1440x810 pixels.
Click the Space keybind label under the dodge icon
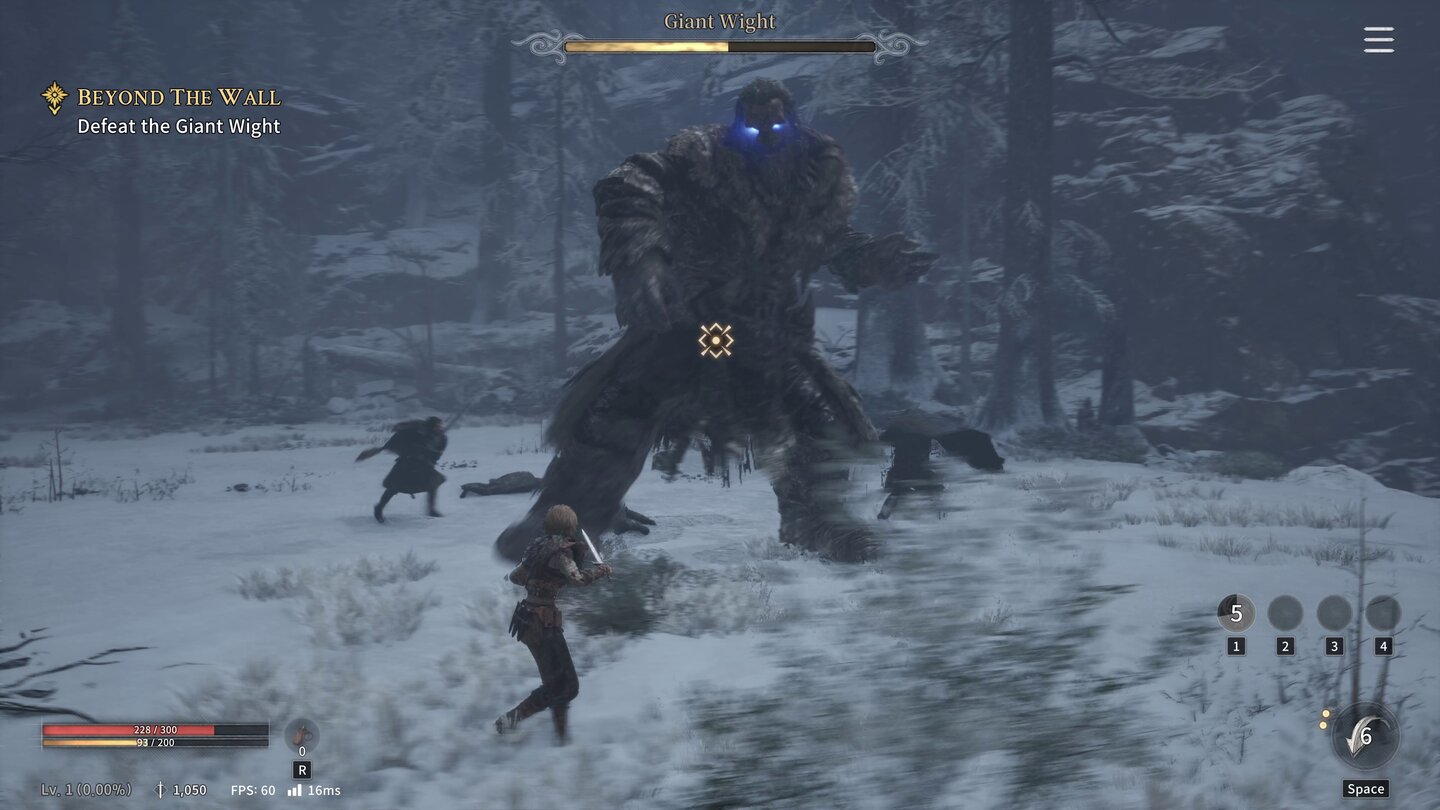[1365, 788]
